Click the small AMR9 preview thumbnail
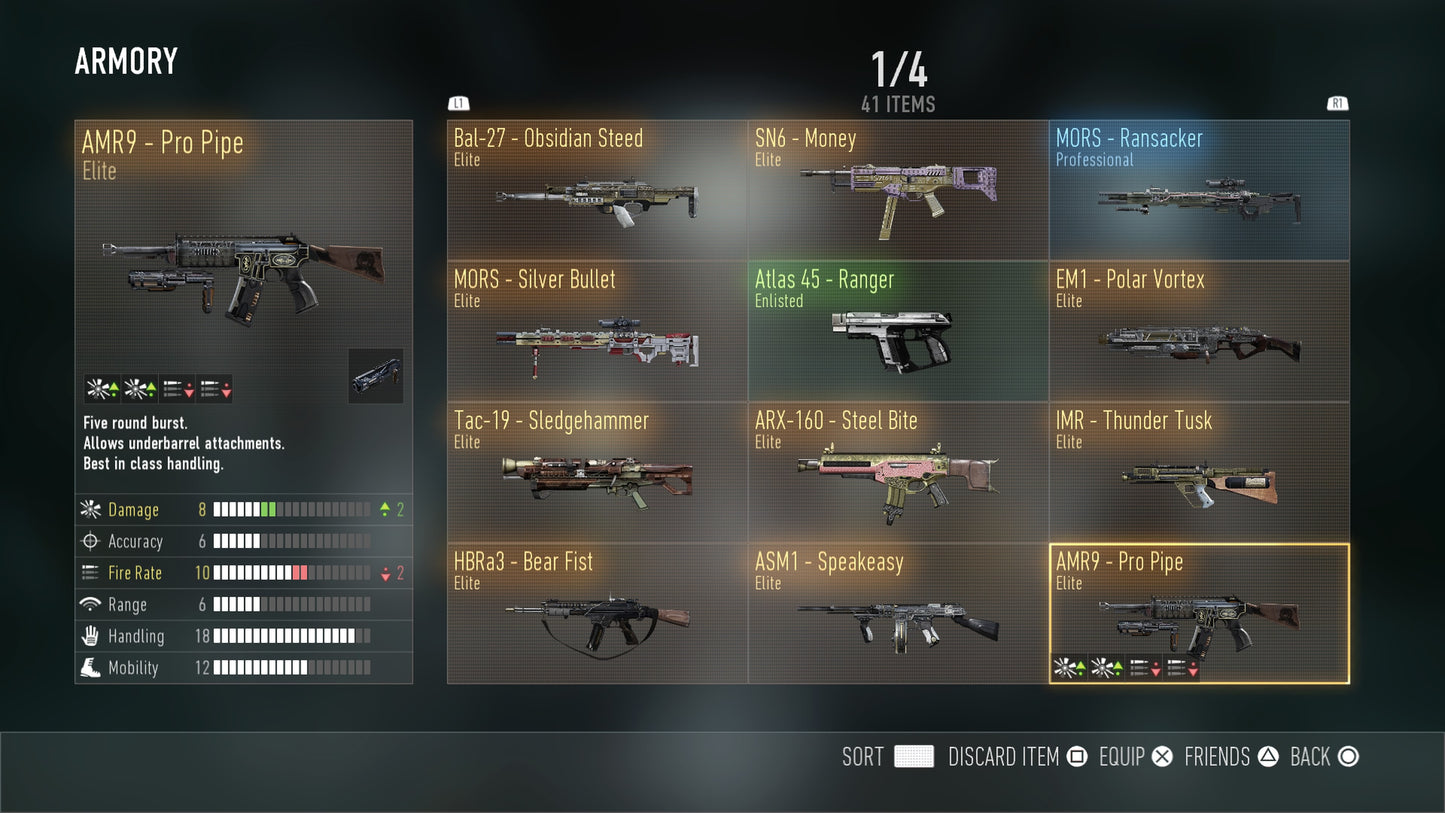This screenshot has width=1445, height=813. (x=375, y=376)
